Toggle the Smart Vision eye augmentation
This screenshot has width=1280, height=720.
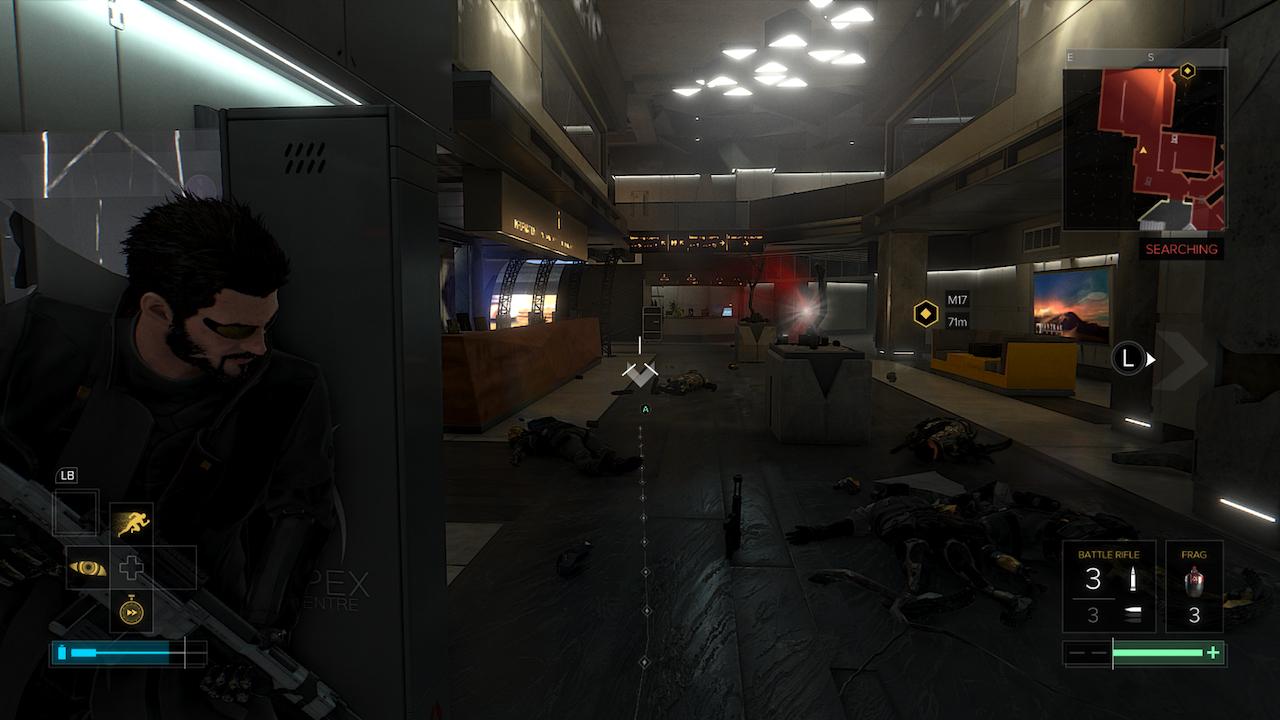(87, 567)
